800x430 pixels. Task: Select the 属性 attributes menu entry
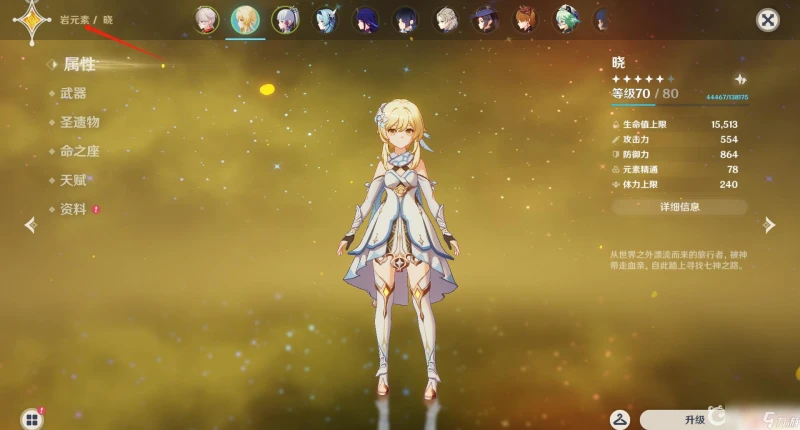[x=79, y=64]
